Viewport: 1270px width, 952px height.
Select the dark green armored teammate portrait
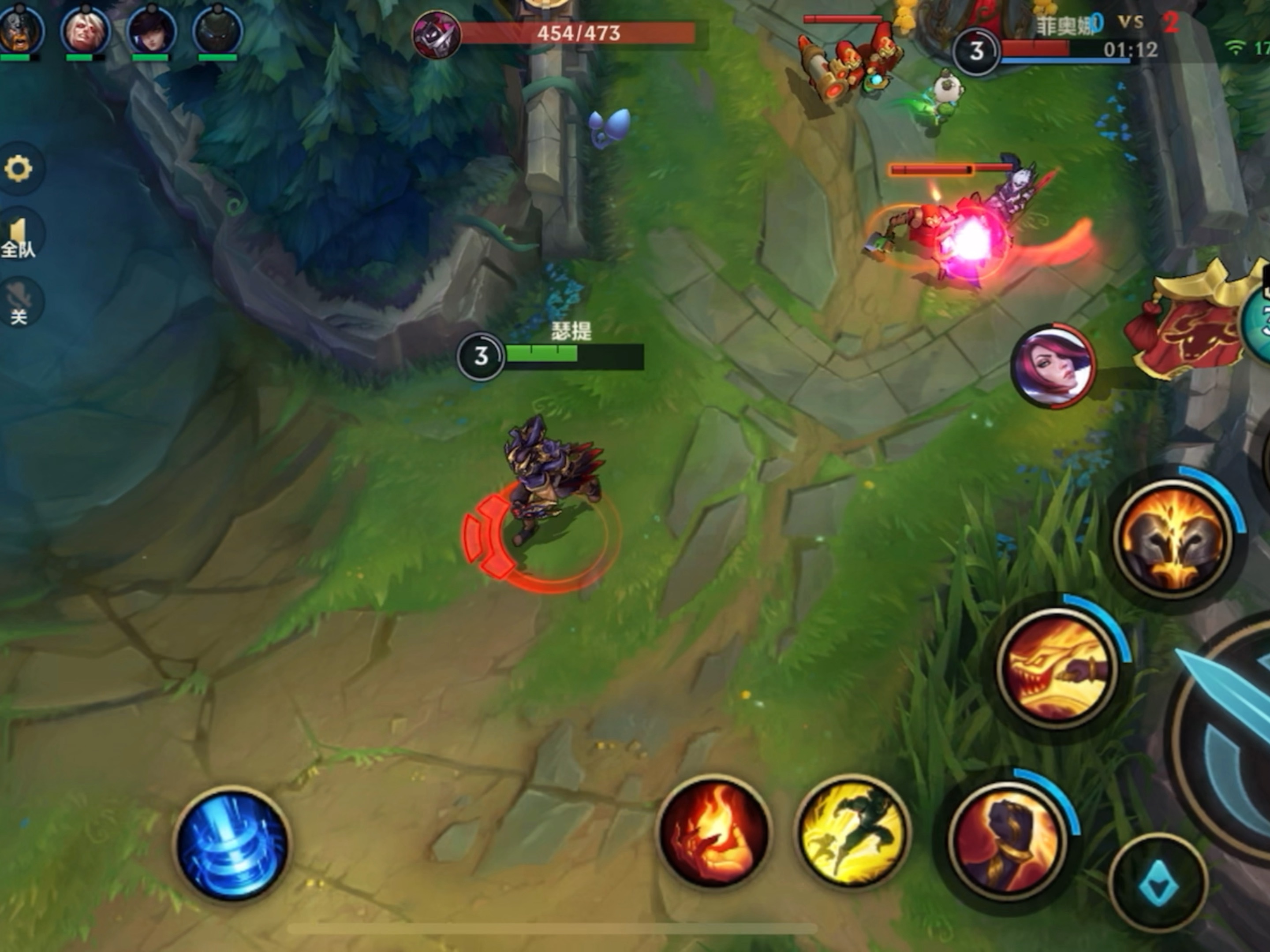(x=217, y=30)
